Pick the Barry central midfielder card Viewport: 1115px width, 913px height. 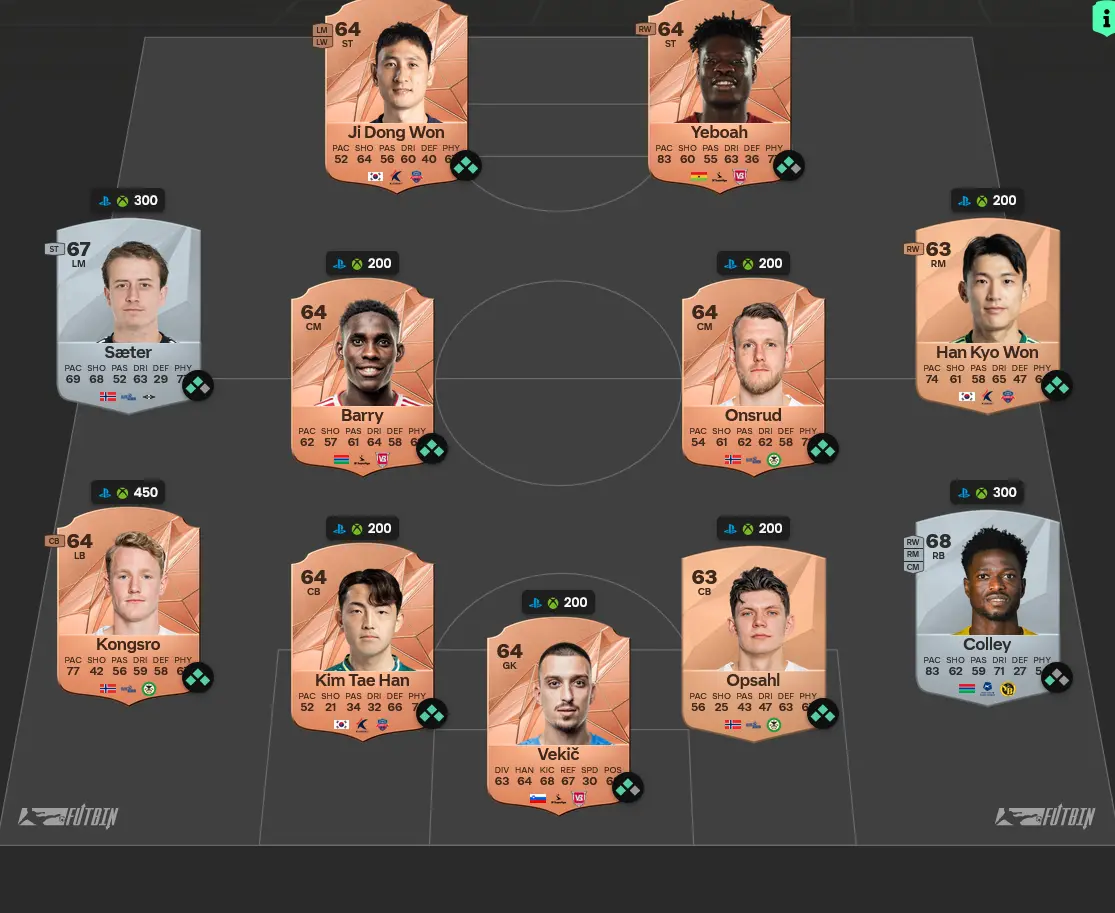[362, 370]
